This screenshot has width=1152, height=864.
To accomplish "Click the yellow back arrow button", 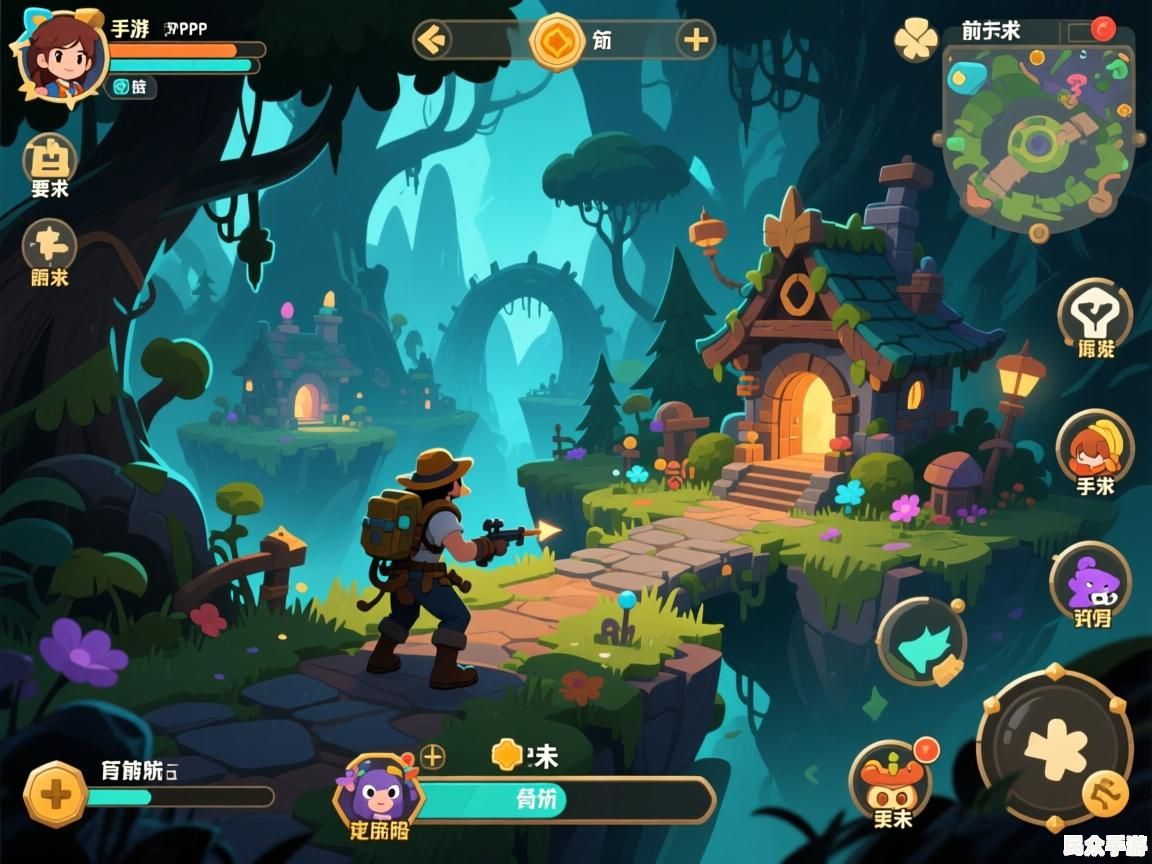I will tap(433, 40).
